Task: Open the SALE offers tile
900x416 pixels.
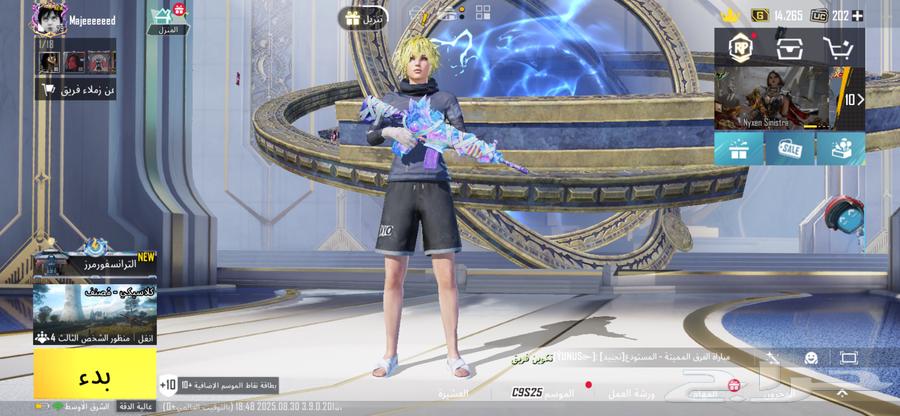Action: 789,149
